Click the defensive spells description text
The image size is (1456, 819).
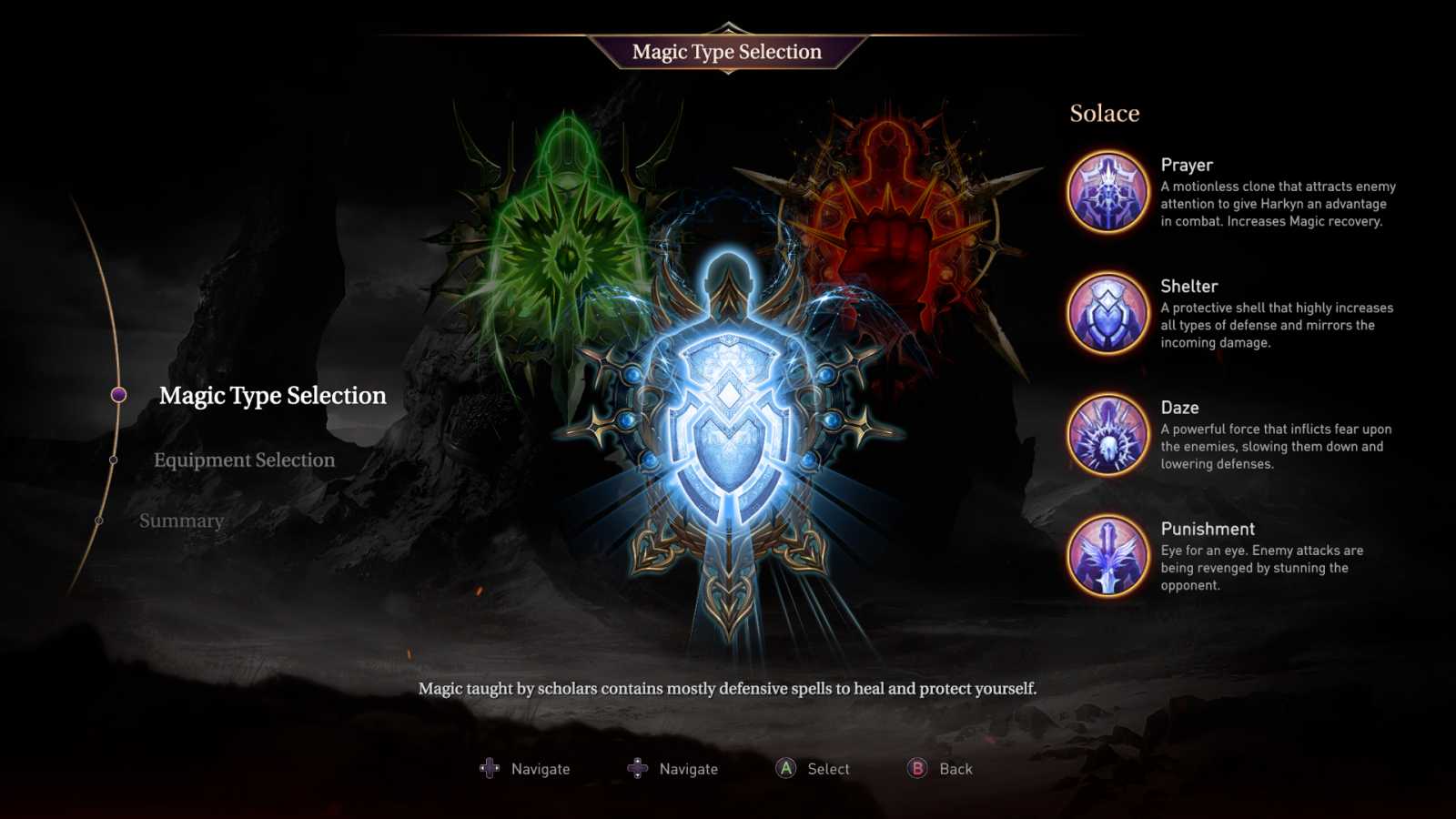(x=727, y=689)
